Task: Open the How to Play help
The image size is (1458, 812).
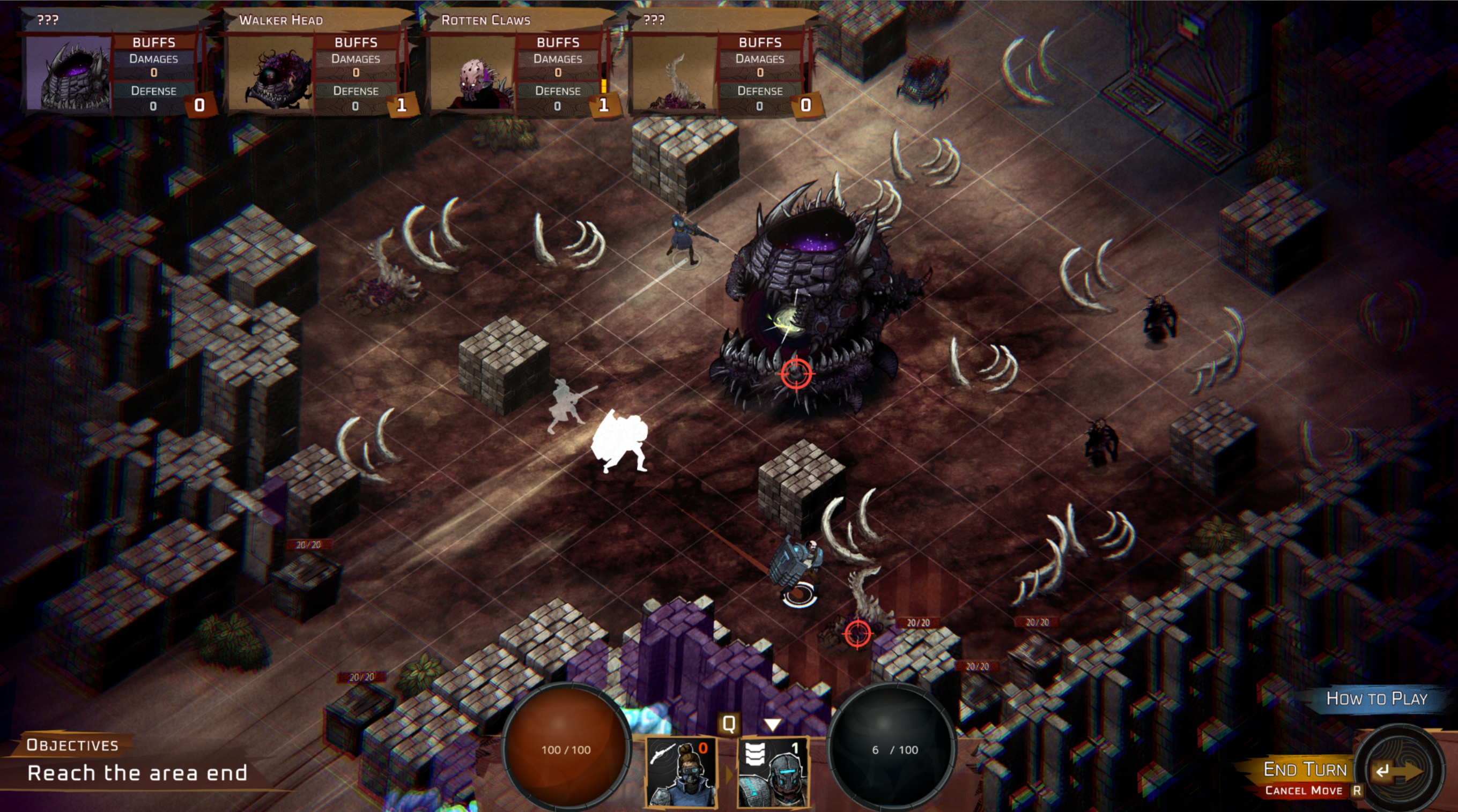Action: (1376, 699)
